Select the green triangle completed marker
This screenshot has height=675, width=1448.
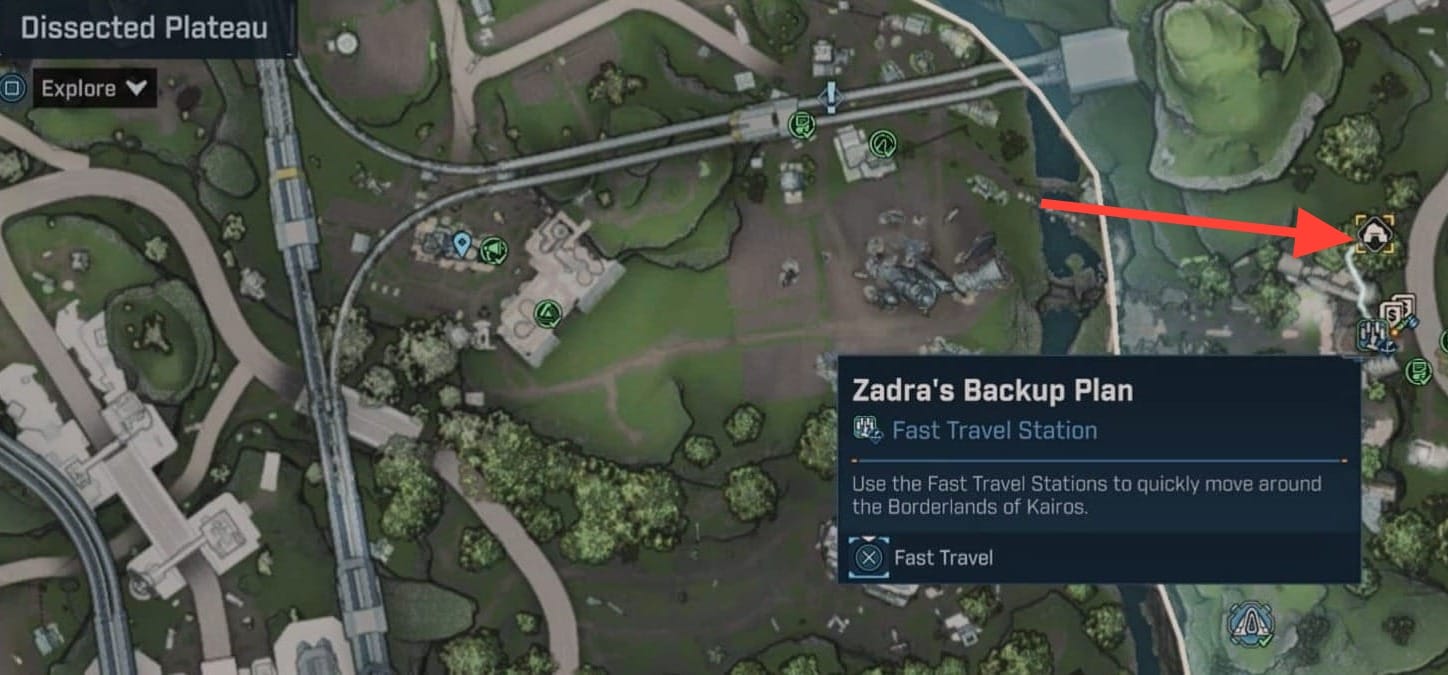pos(546,315)
